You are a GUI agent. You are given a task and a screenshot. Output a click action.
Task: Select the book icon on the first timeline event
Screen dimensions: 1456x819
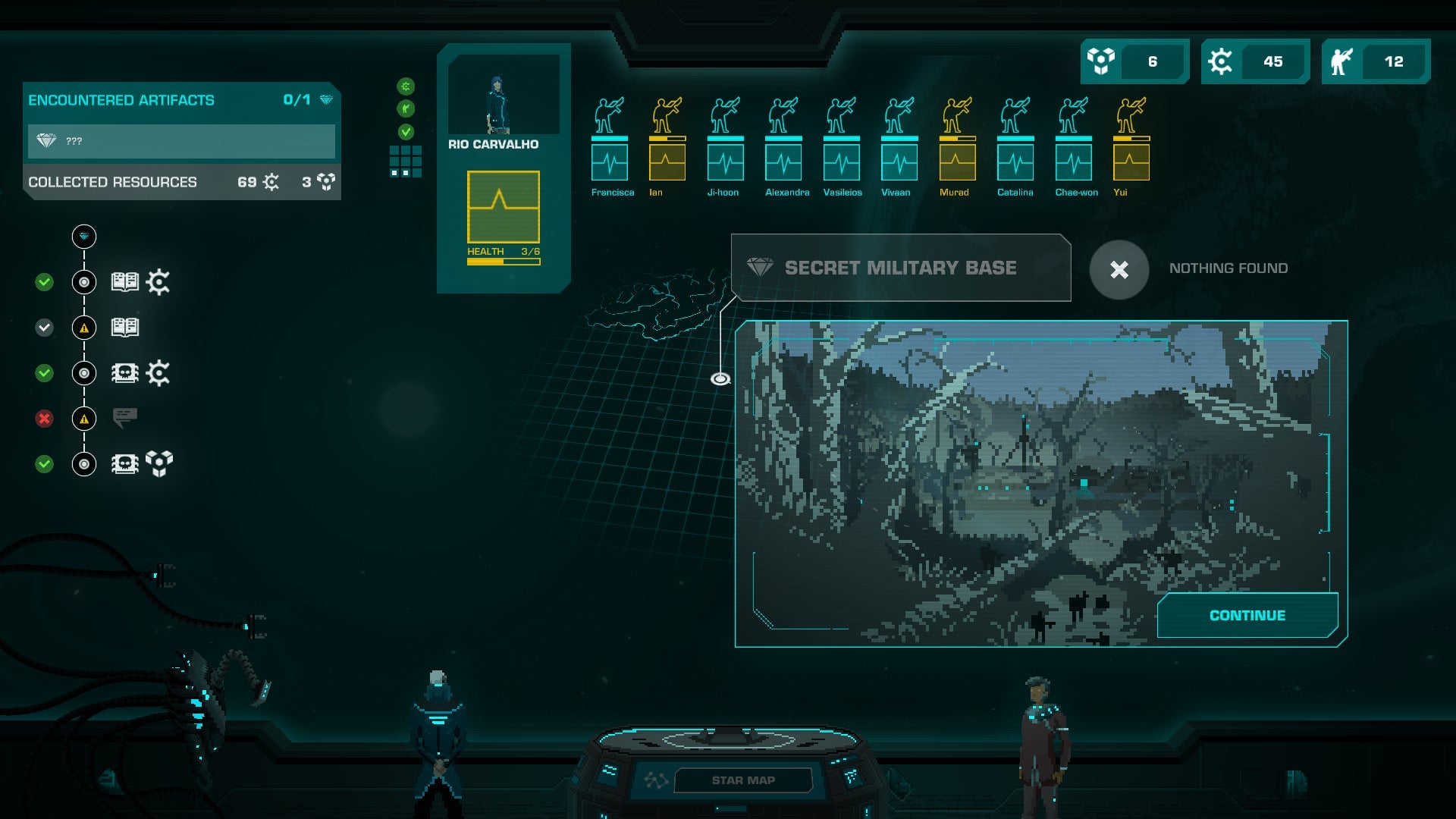click(x=124, y=281)
